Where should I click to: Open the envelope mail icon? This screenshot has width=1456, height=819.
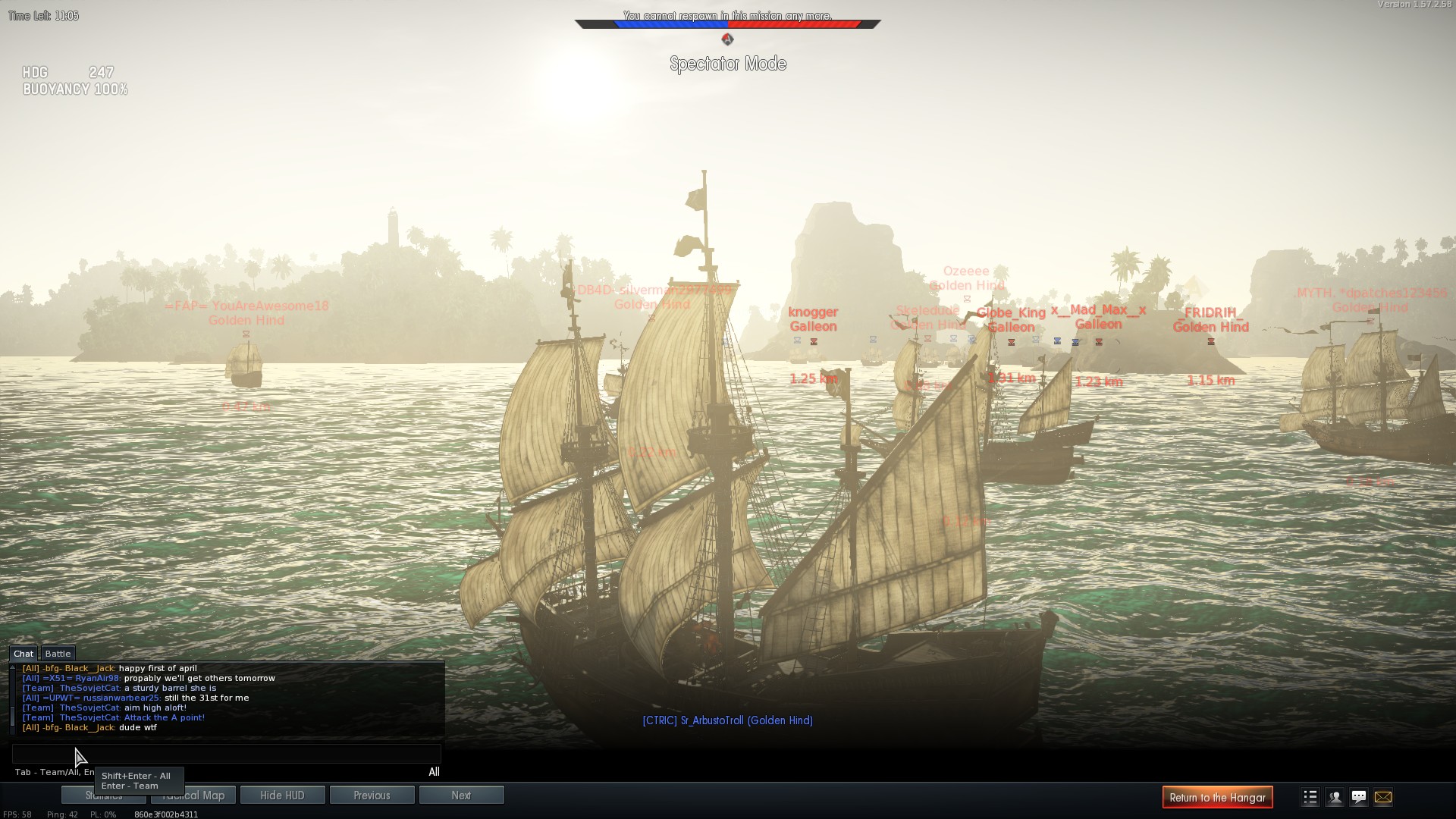[x=1383, y=797]
